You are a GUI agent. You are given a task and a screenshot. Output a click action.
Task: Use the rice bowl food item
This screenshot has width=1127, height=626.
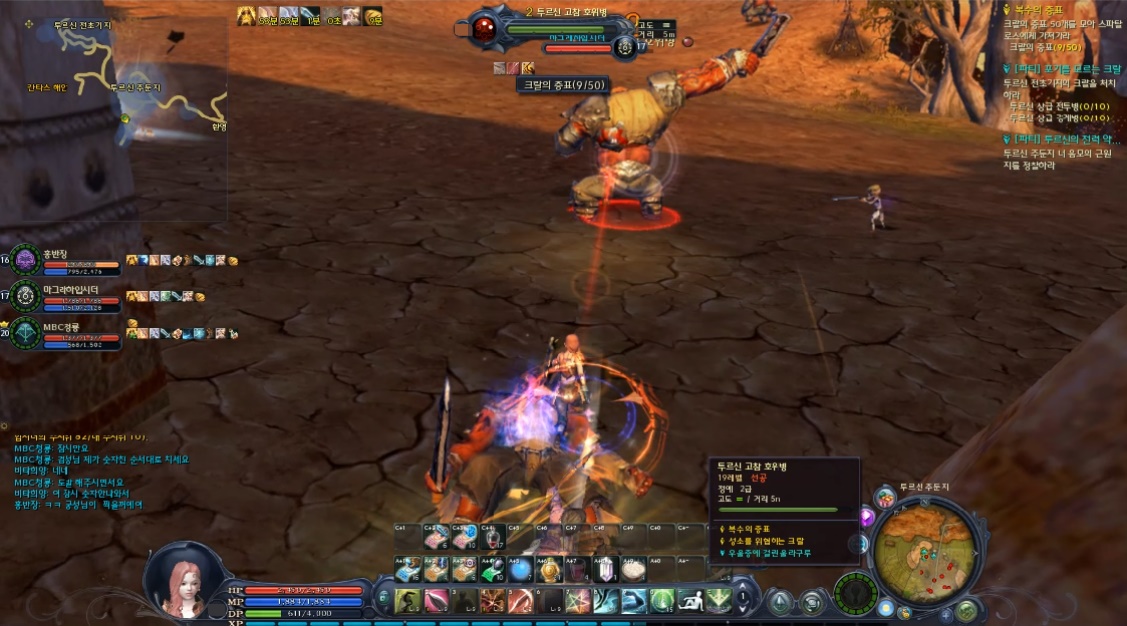pyautogui.click(x=634, y=571)
